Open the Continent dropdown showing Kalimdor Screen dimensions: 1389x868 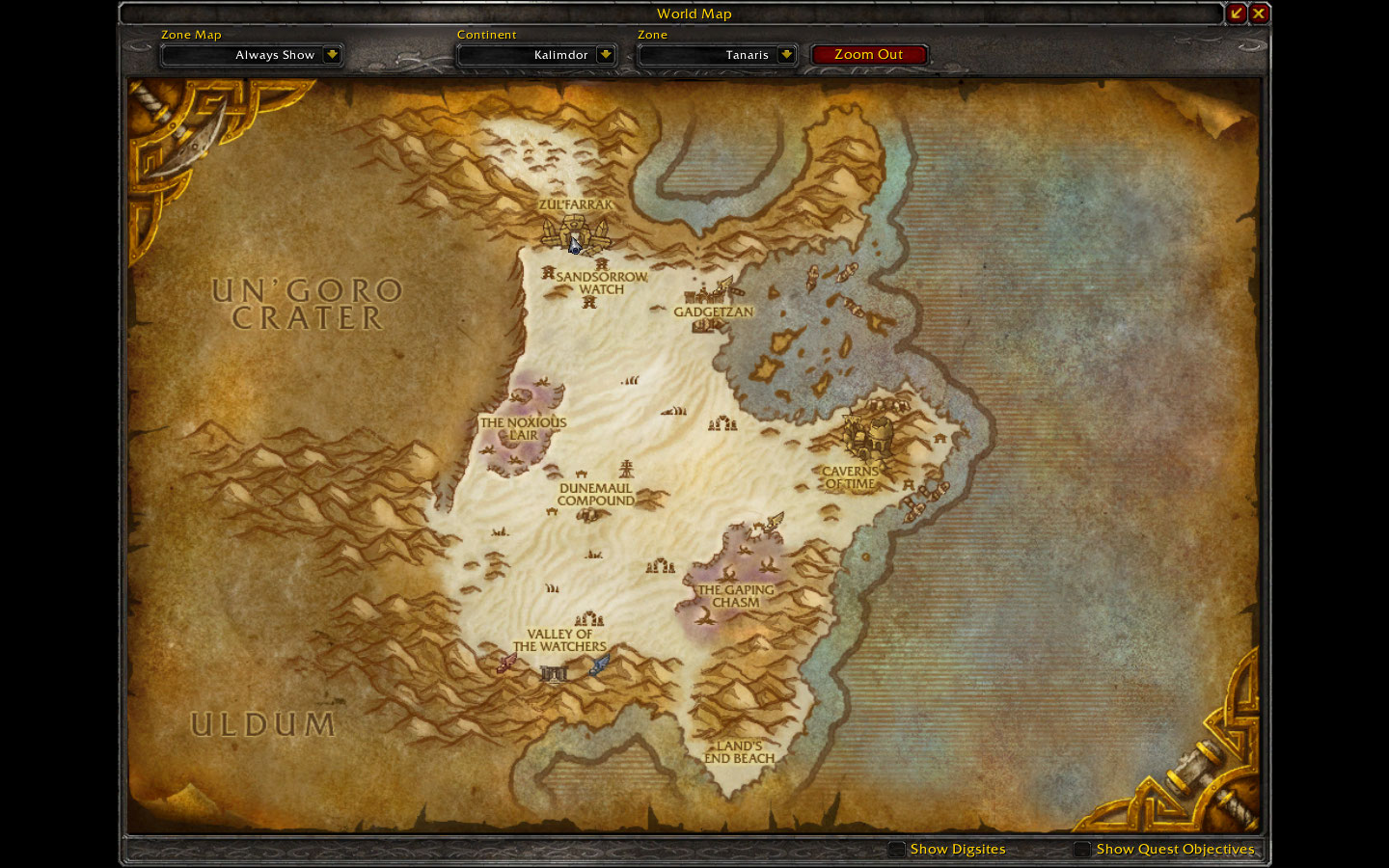click(536, 55)
